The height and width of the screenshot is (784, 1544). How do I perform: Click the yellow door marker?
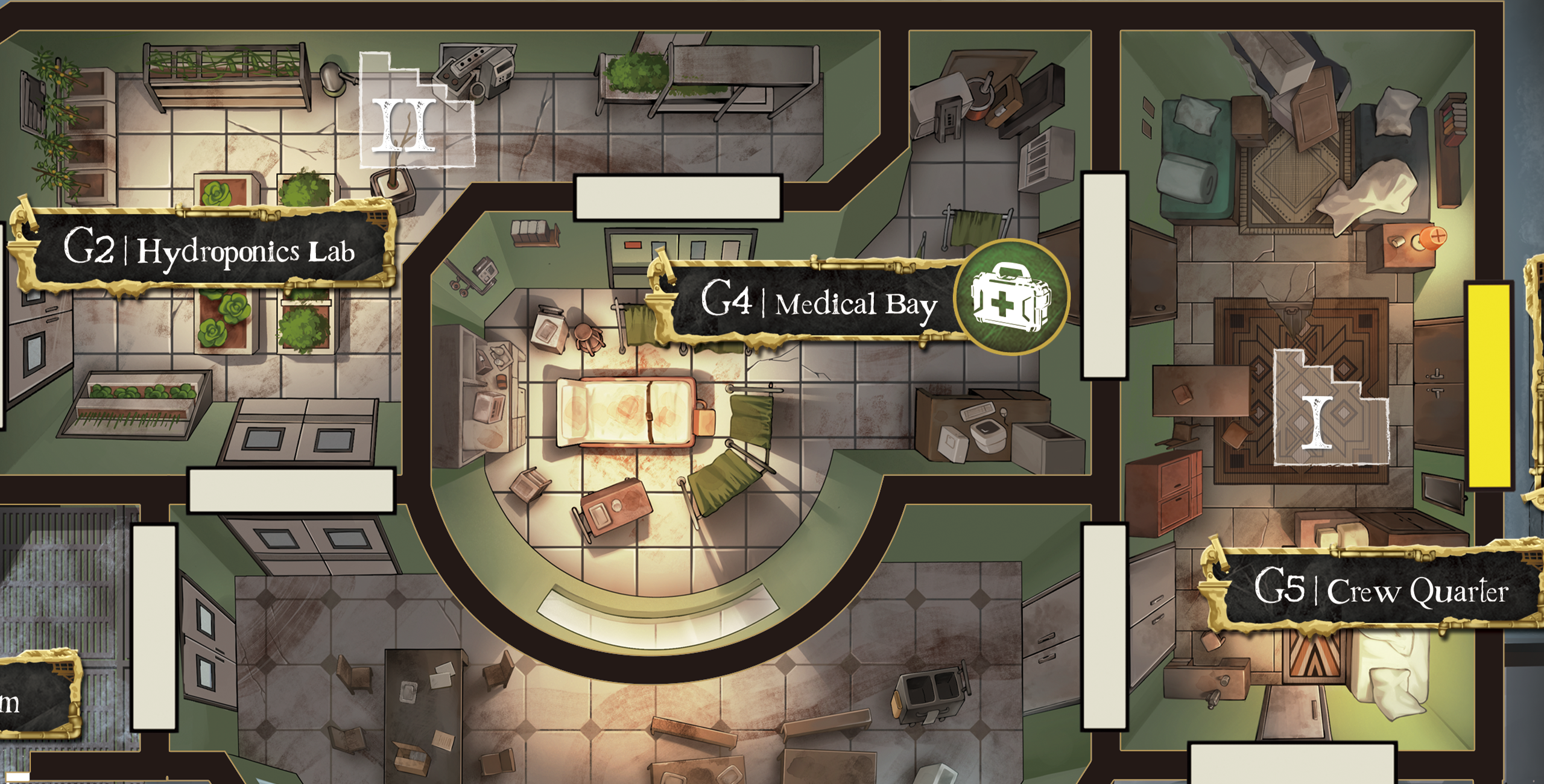(1488, 385)
